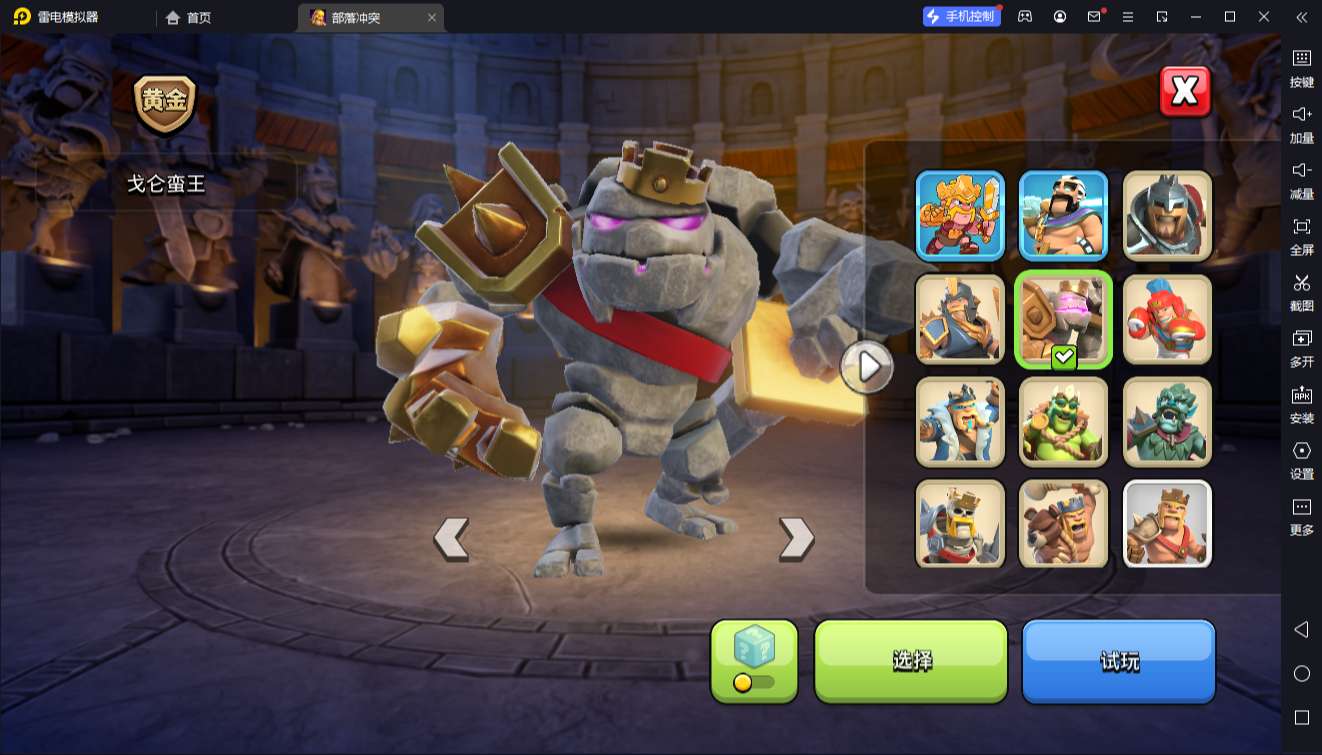Screen dimensions: 1322x755
Task: Play the skin animation preview
Action: pyautogui.click(x=866, y=367)
